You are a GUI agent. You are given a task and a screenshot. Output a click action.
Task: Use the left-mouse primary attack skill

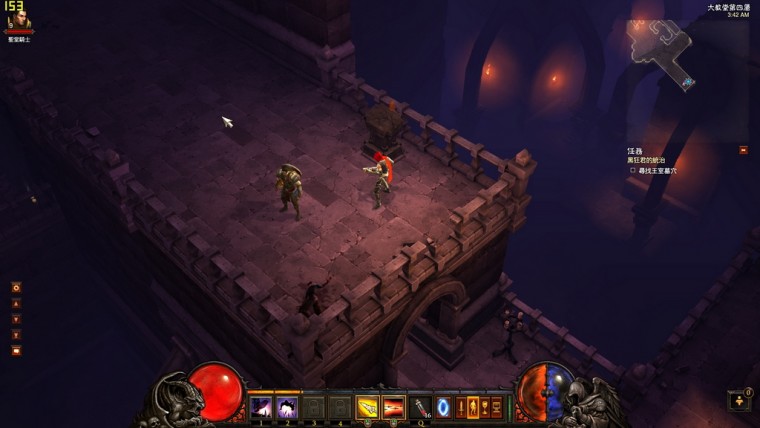[368, 407]
